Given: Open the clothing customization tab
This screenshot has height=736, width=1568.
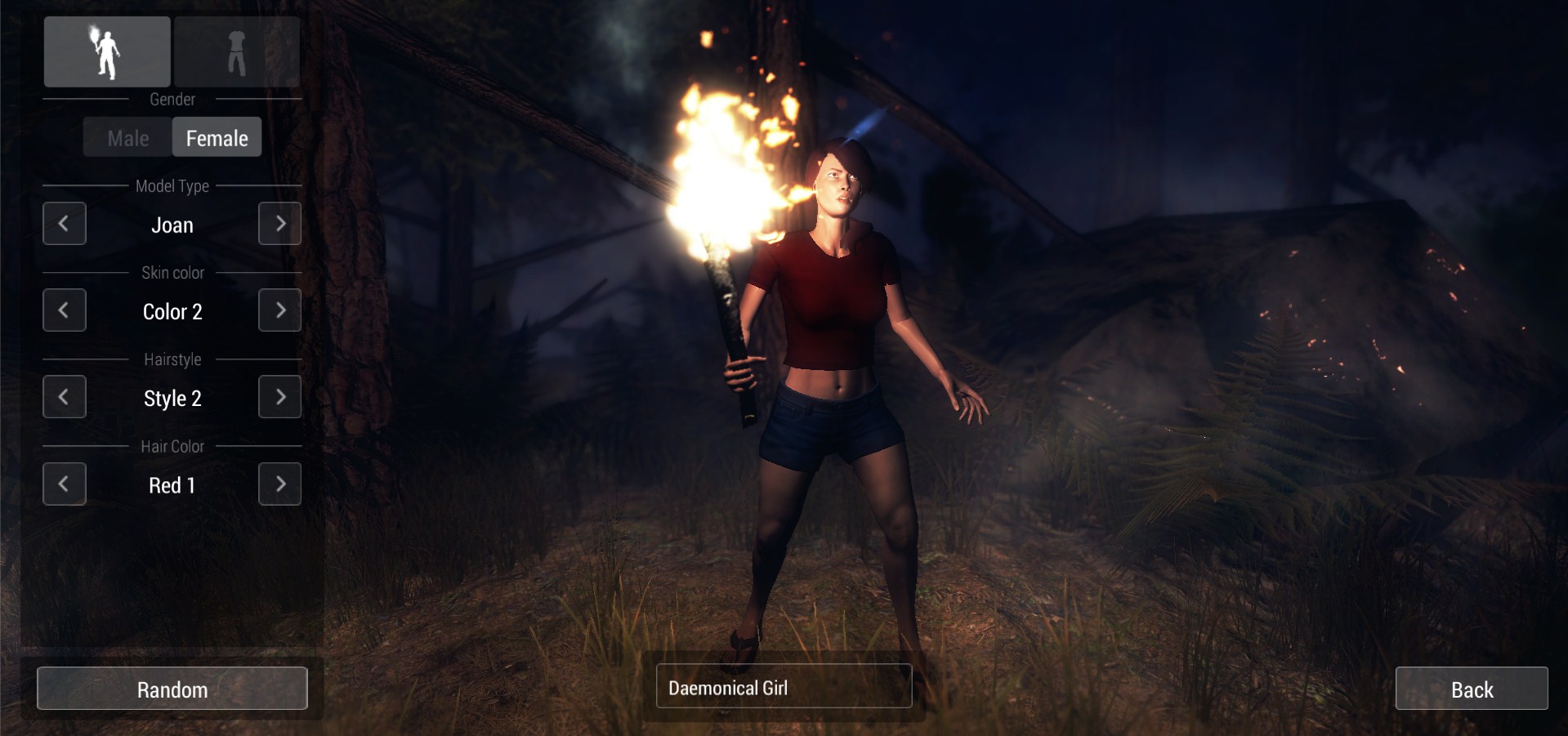Looking at the screenshot, I should [237, 51].
